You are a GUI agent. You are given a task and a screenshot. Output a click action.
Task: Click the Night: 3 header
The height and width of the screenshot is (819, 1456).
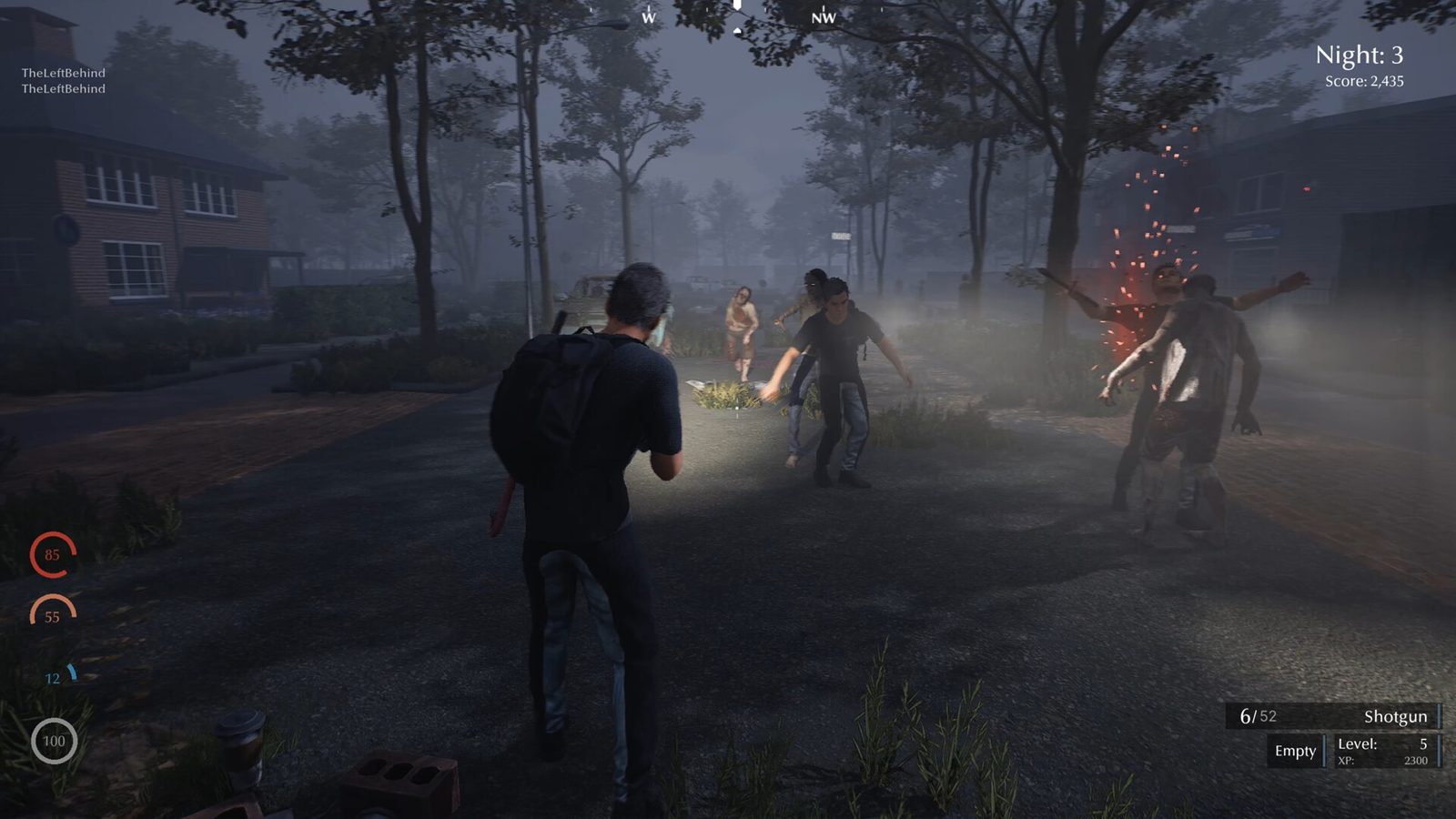coord(1361,55)
